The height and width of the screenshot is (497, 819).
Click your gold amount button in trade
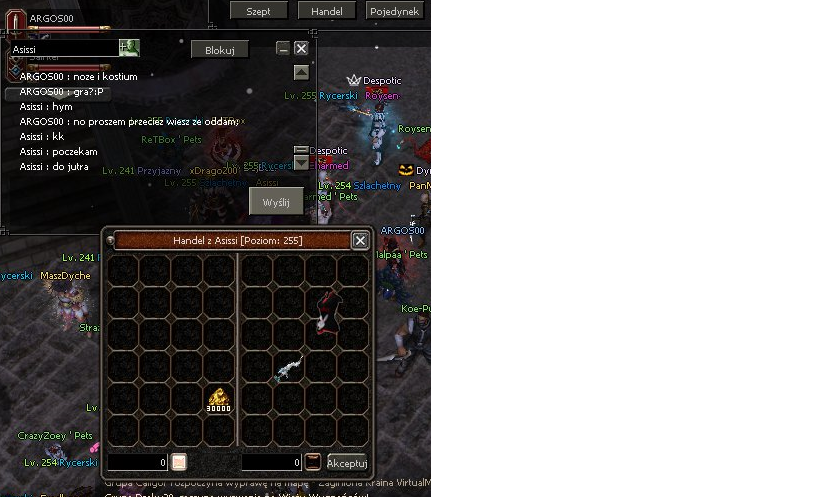(x=179, y=462)
